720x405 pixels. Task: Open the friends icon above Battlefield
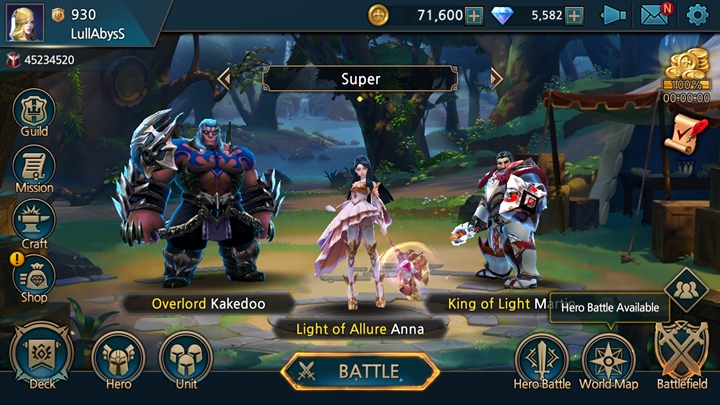[x=686, y=290]
